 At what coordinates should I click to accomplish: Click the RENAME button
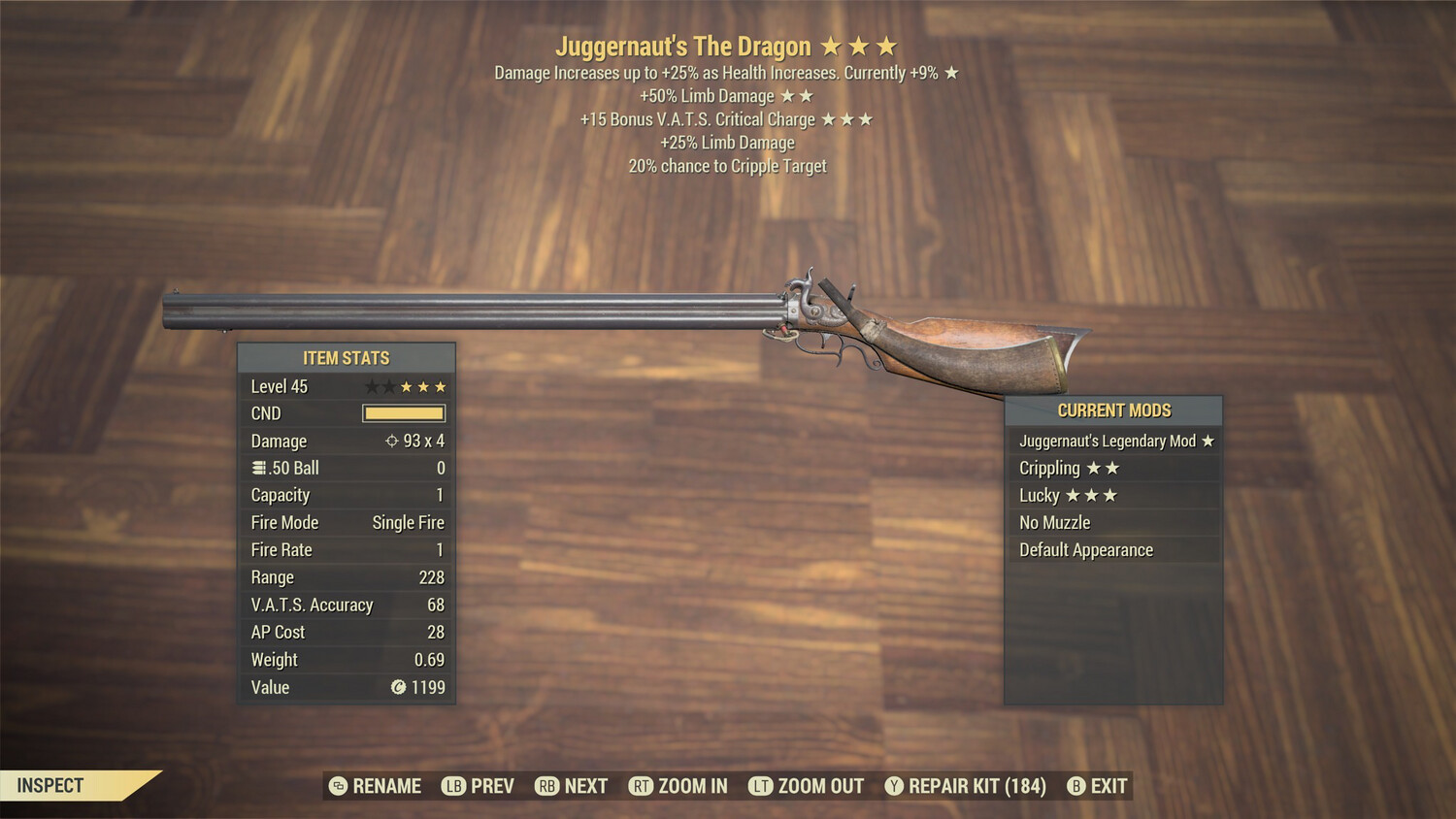386,786
